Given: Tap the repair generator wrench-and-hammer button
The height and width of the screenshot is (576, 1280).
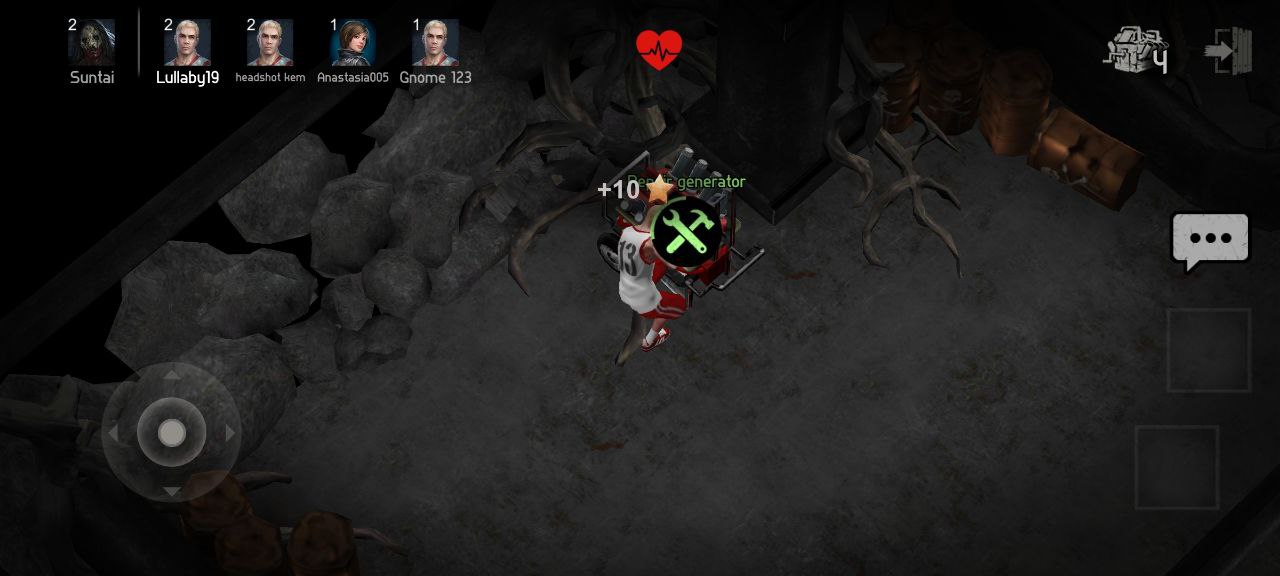Looking at the screenshot, I should (686, 232).
